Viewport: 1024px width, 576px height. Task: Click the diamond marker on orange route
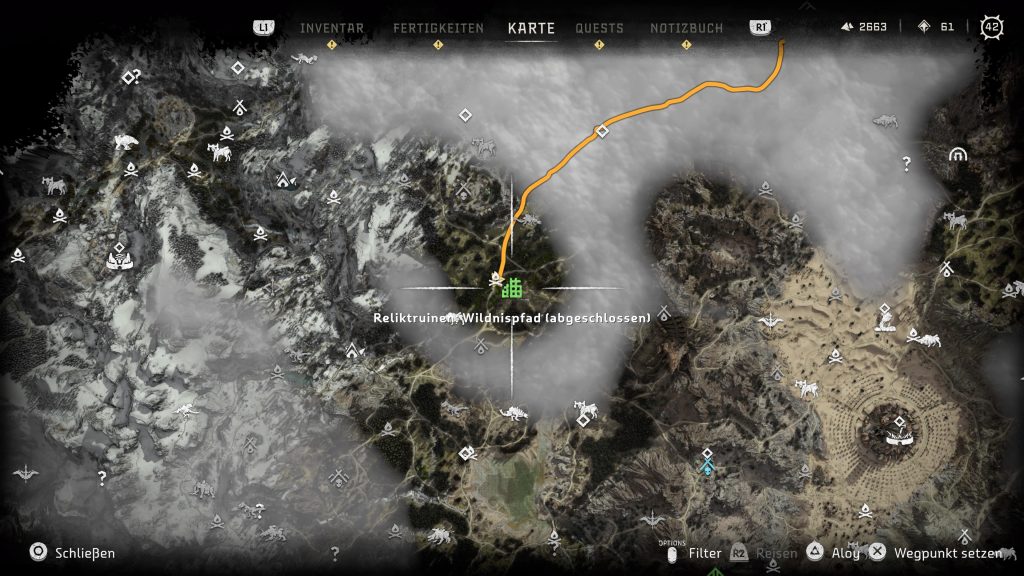[601, 131]
